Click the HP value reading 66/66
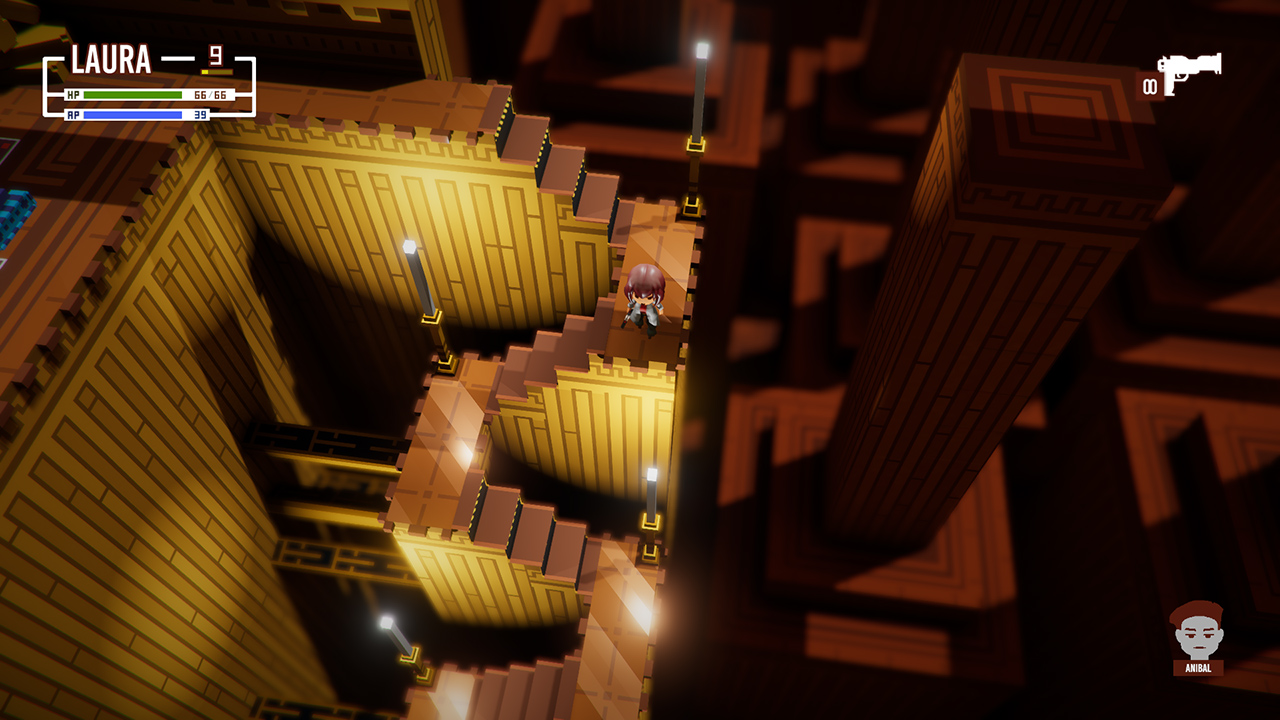 pyautogui.click(x=210, y=94)
